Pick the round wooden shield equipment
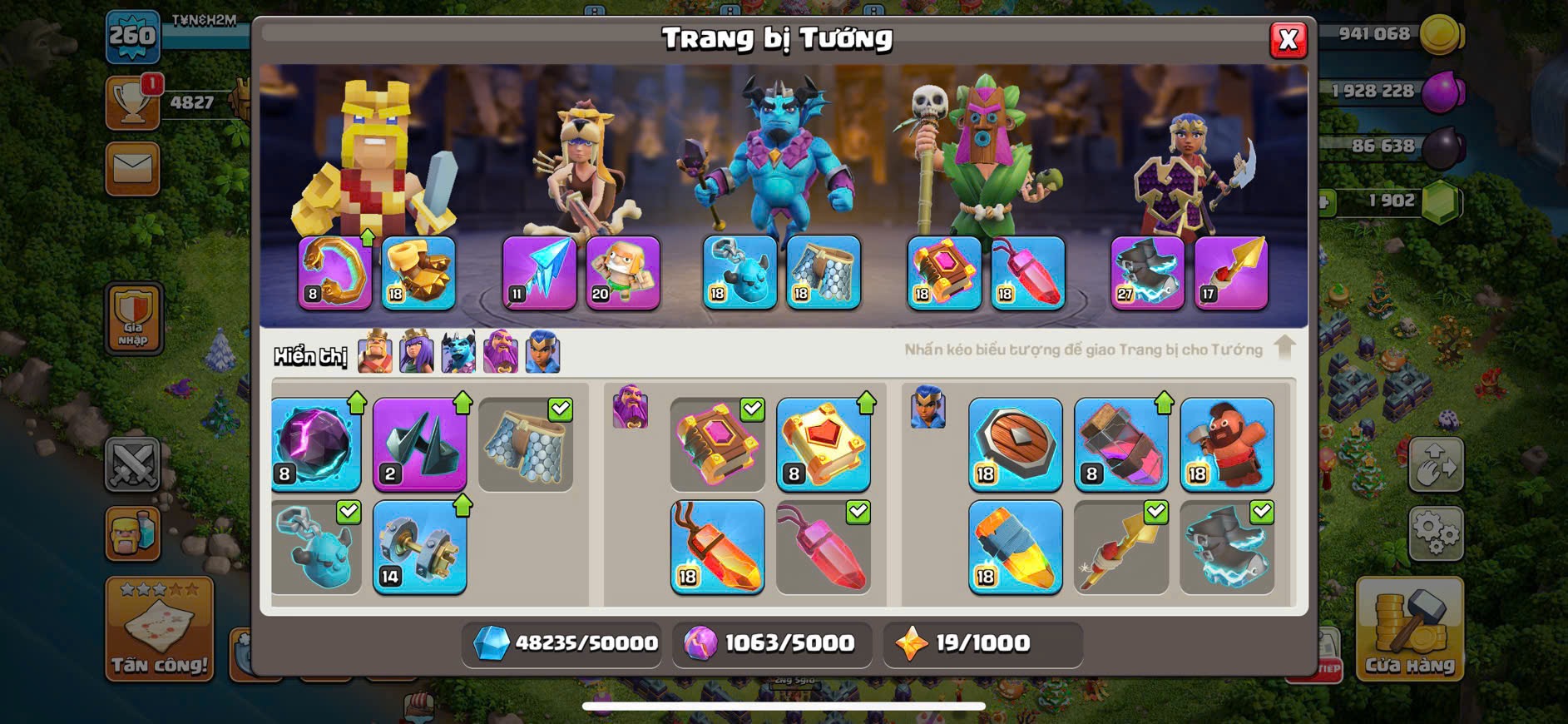This screenshot has width=1568, height=724. point(1015,444)
